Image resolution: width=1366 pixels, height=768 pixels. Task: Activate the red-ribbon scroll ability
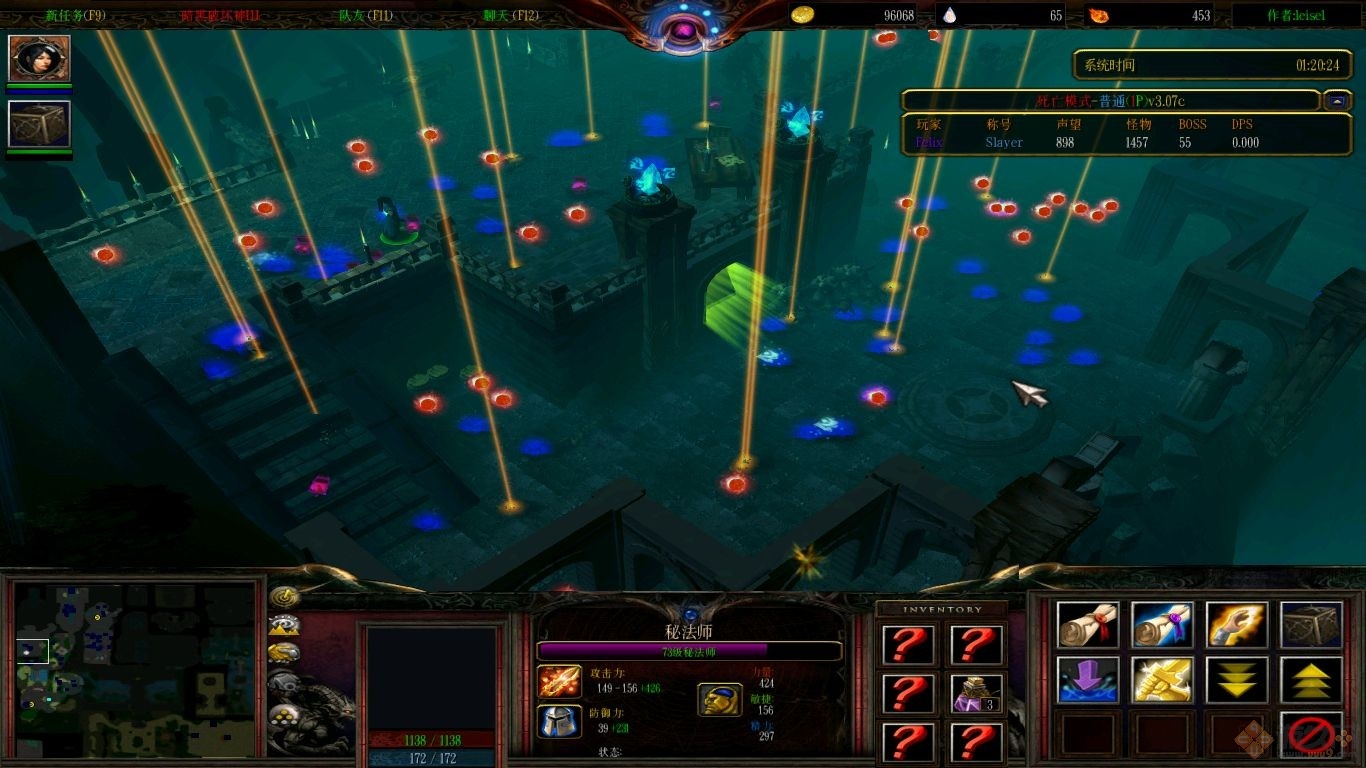coord(1088,625)
